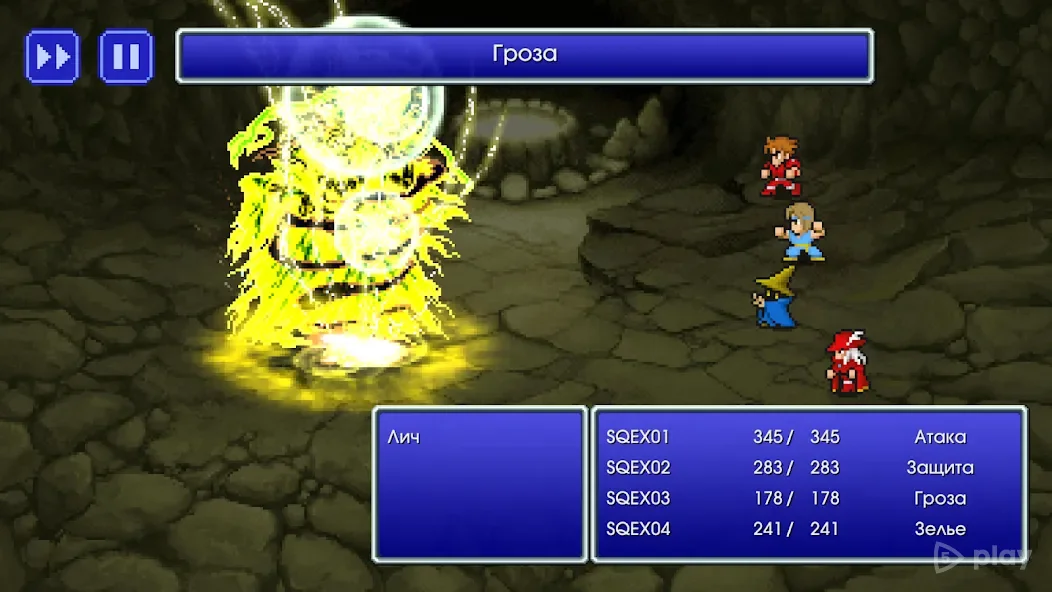Screen dimensions: 1052x592
Task: Select party member SQEX04 row
Action: click(x=638, y=529)
